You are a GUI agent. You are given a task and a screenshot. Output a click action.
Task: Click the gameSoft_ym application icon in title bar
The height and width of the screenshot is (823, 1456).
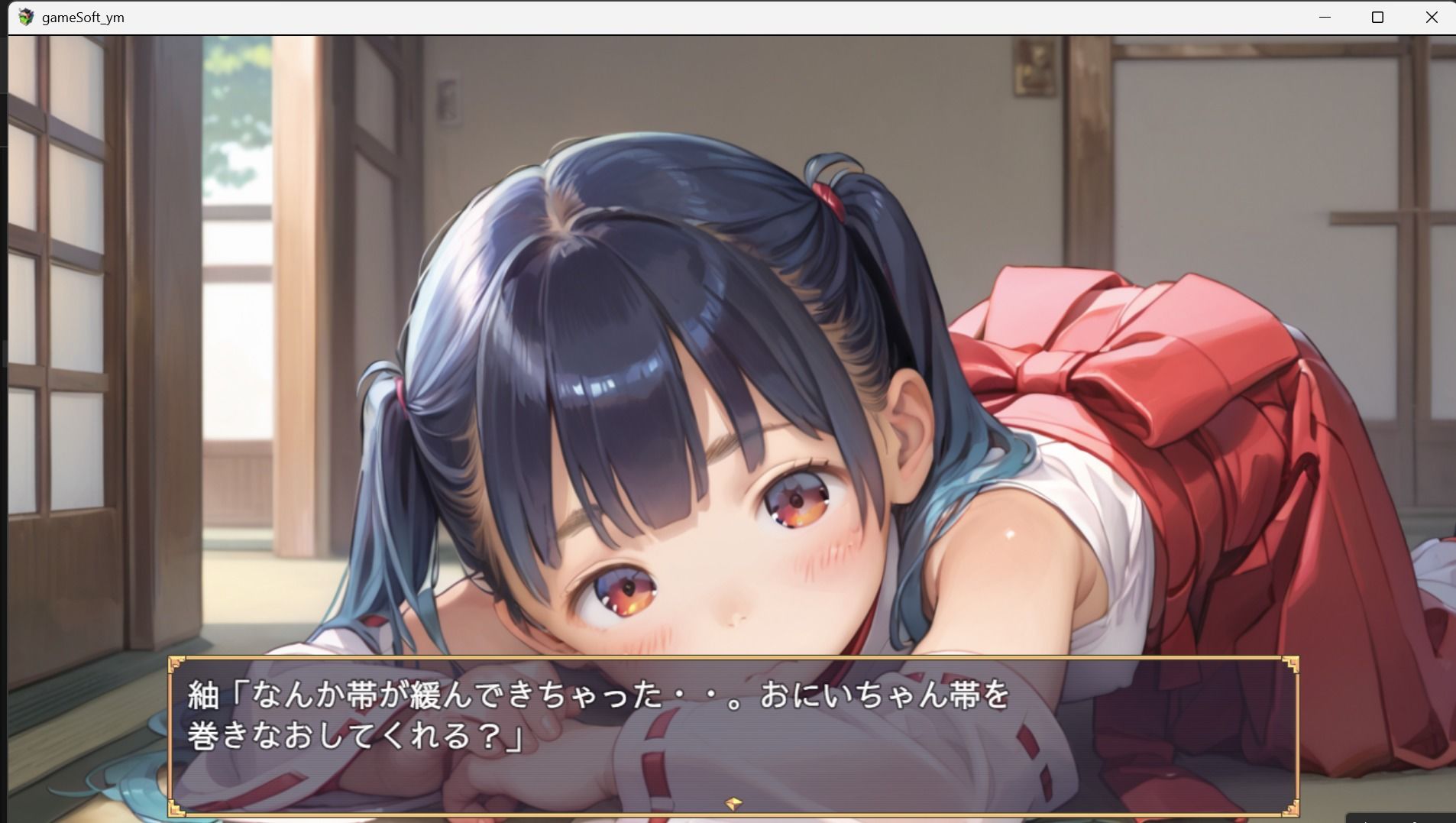tap(25, 17)
